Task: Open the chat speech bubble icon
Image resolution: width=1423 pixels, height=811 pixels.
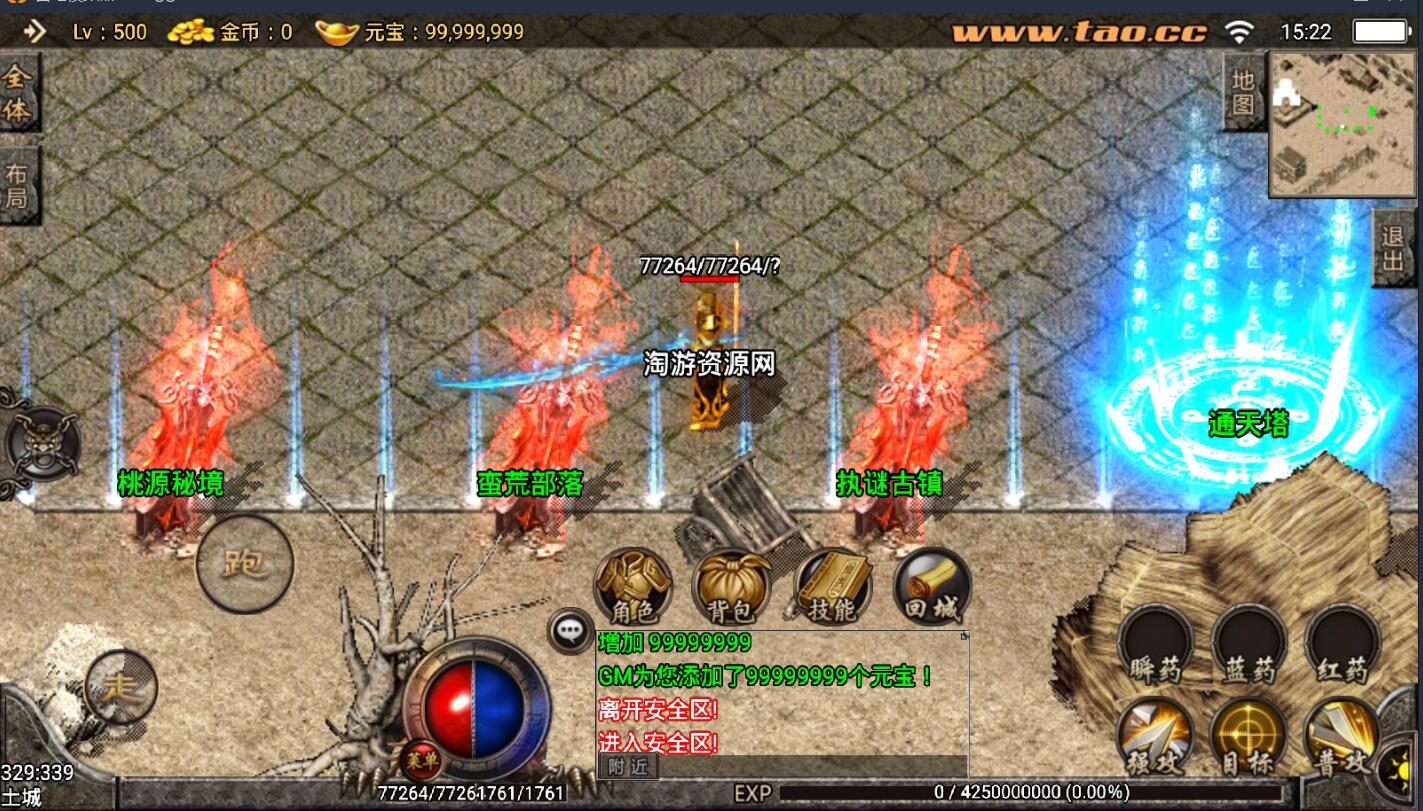Action: (x=570, y=631)
